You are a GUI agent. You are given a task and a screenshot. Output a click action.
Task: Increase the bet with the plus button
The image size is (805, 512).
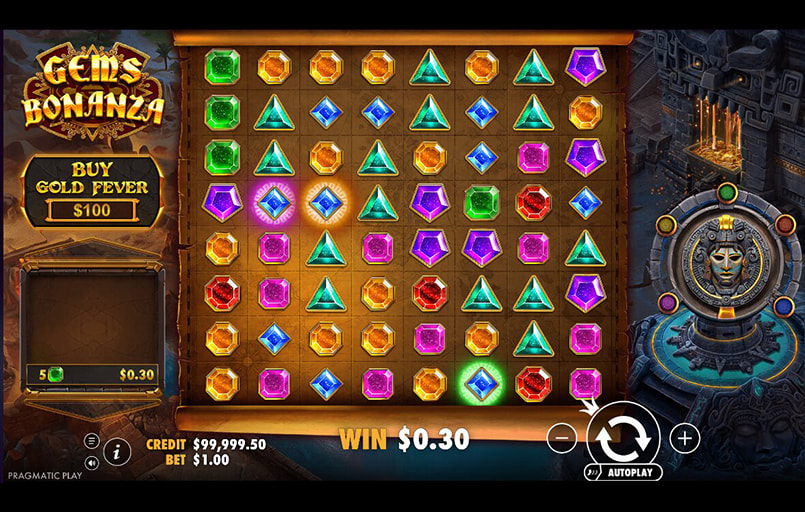684,437
